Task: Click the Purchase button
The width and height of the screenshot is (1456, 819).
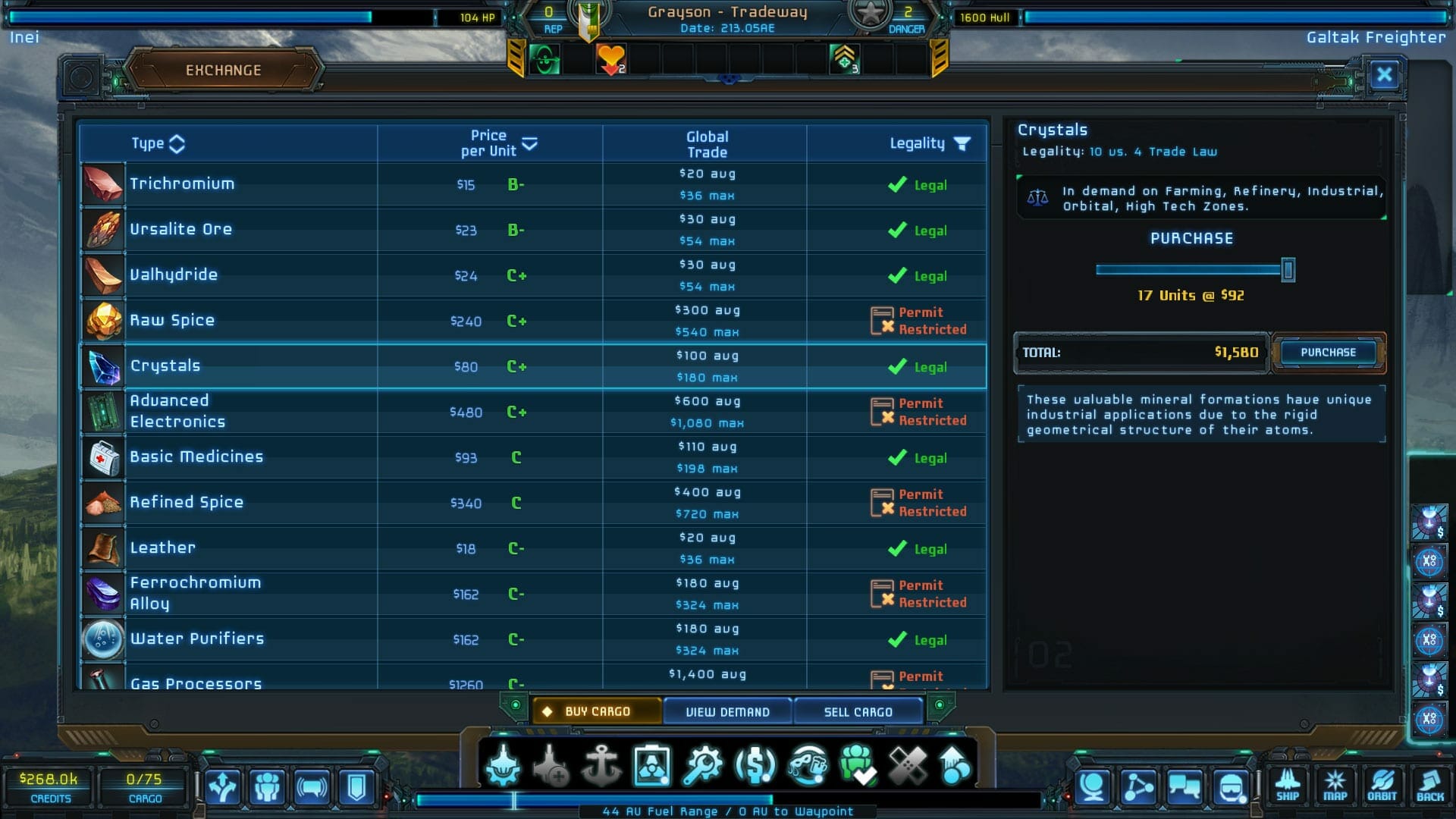Action: (x=1327, y=352)
